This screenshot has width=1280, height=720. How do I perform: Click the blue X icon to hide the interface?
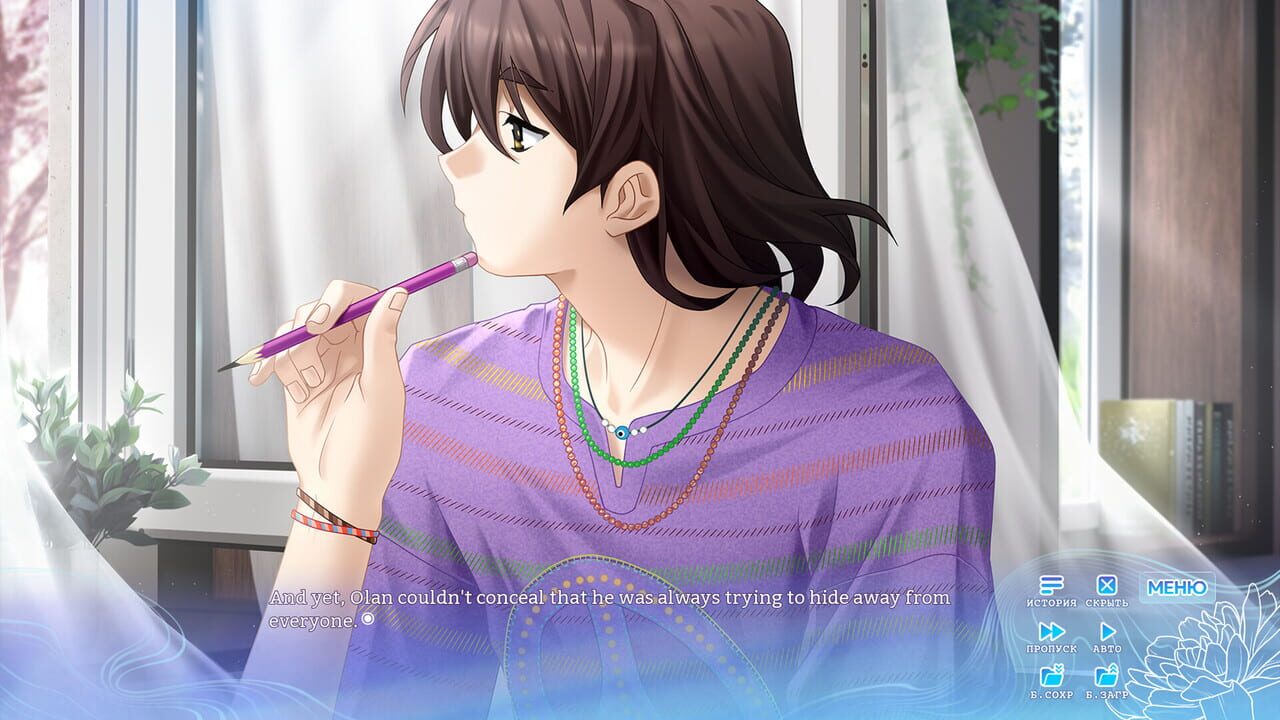[1107, 585]
